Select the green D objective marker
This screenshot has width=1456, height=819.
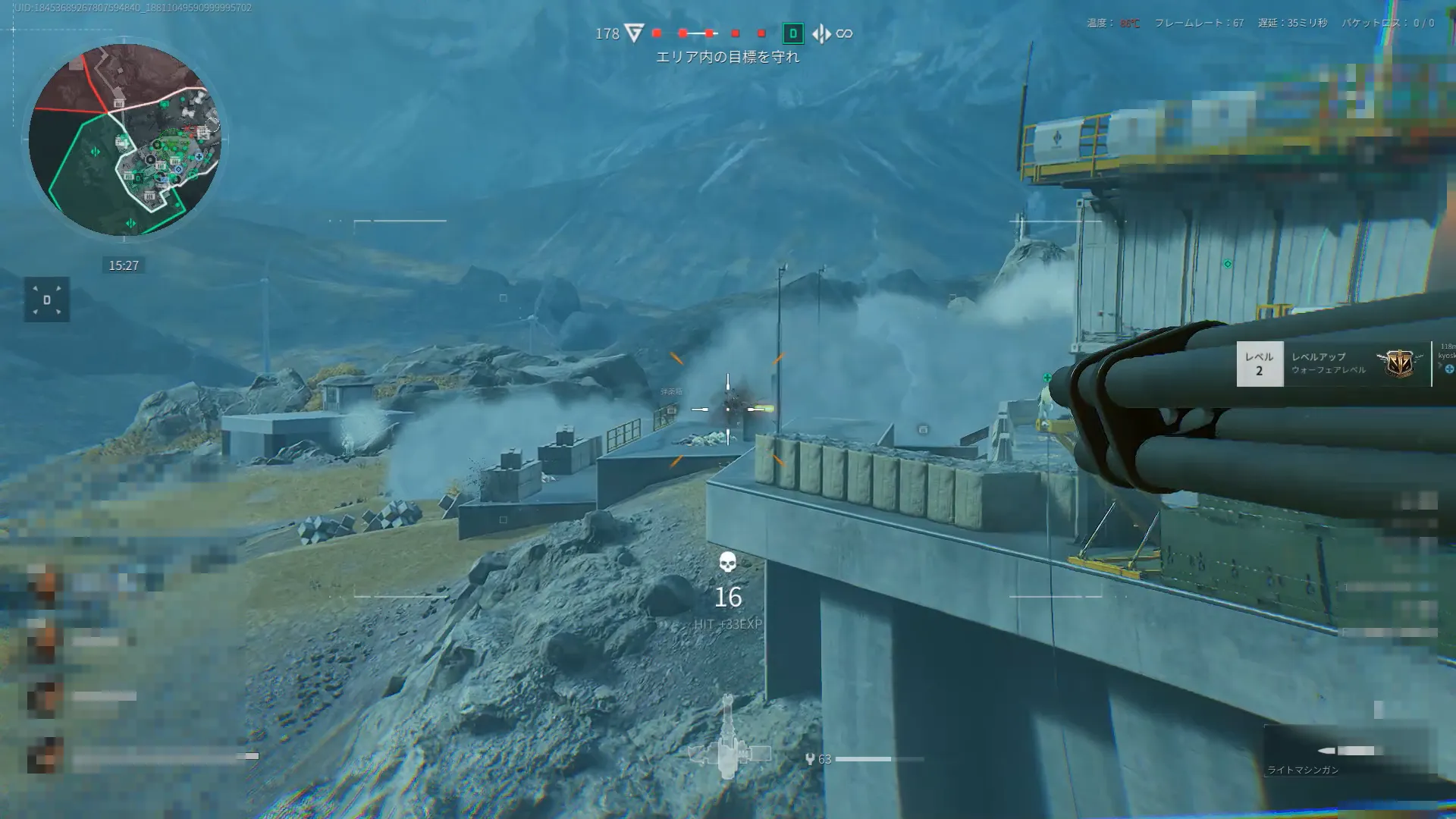pos(793,33)
